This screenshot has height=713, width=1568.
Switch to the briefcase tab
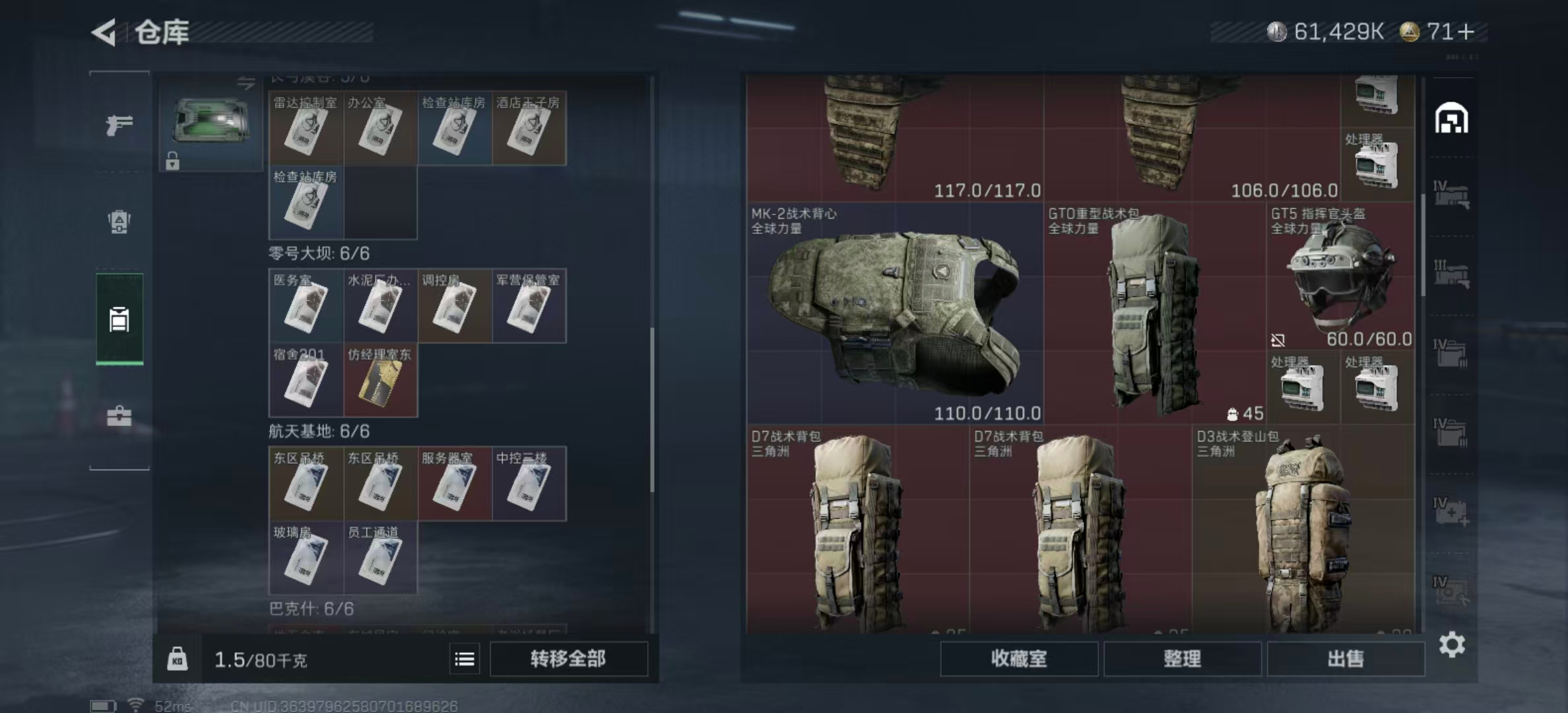coord(119,416)
